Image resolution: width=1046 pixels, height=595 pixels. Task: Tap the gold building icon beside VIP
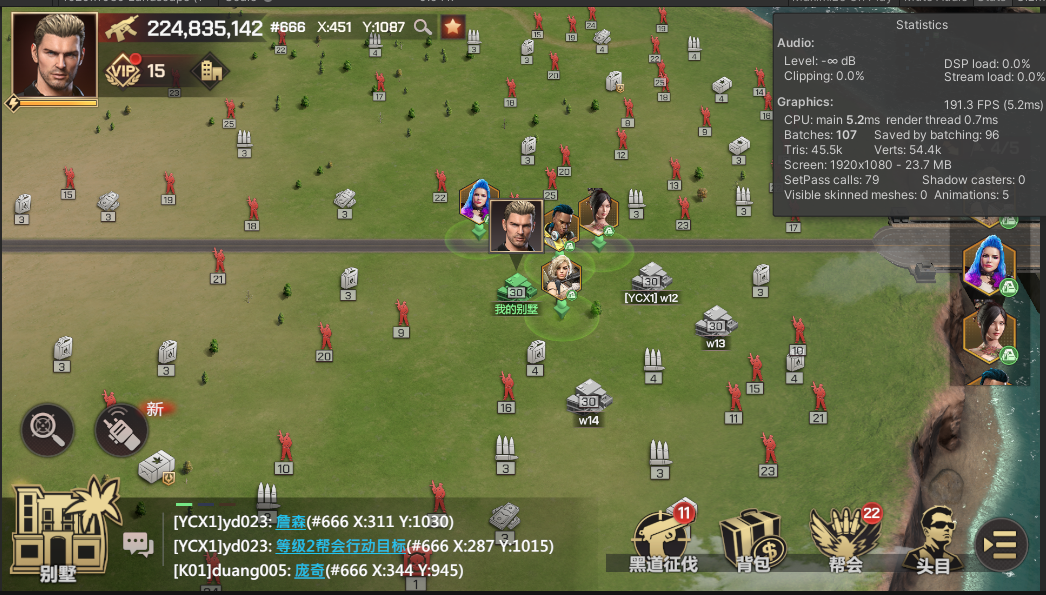210,71
